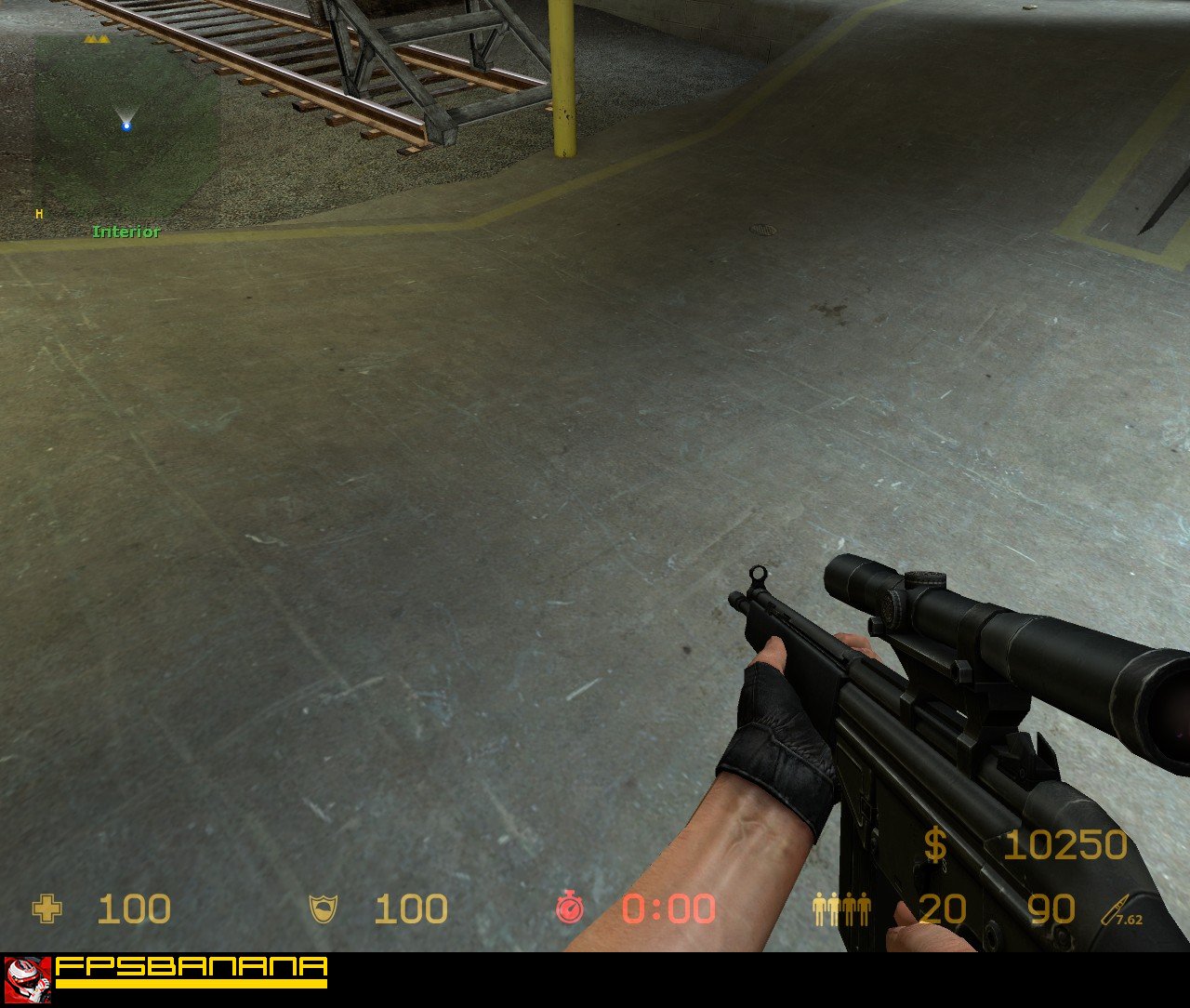Viewport: 1190px width, 1008px height.
Task: Click the health cross icon
Action: (x=46, y=909)
